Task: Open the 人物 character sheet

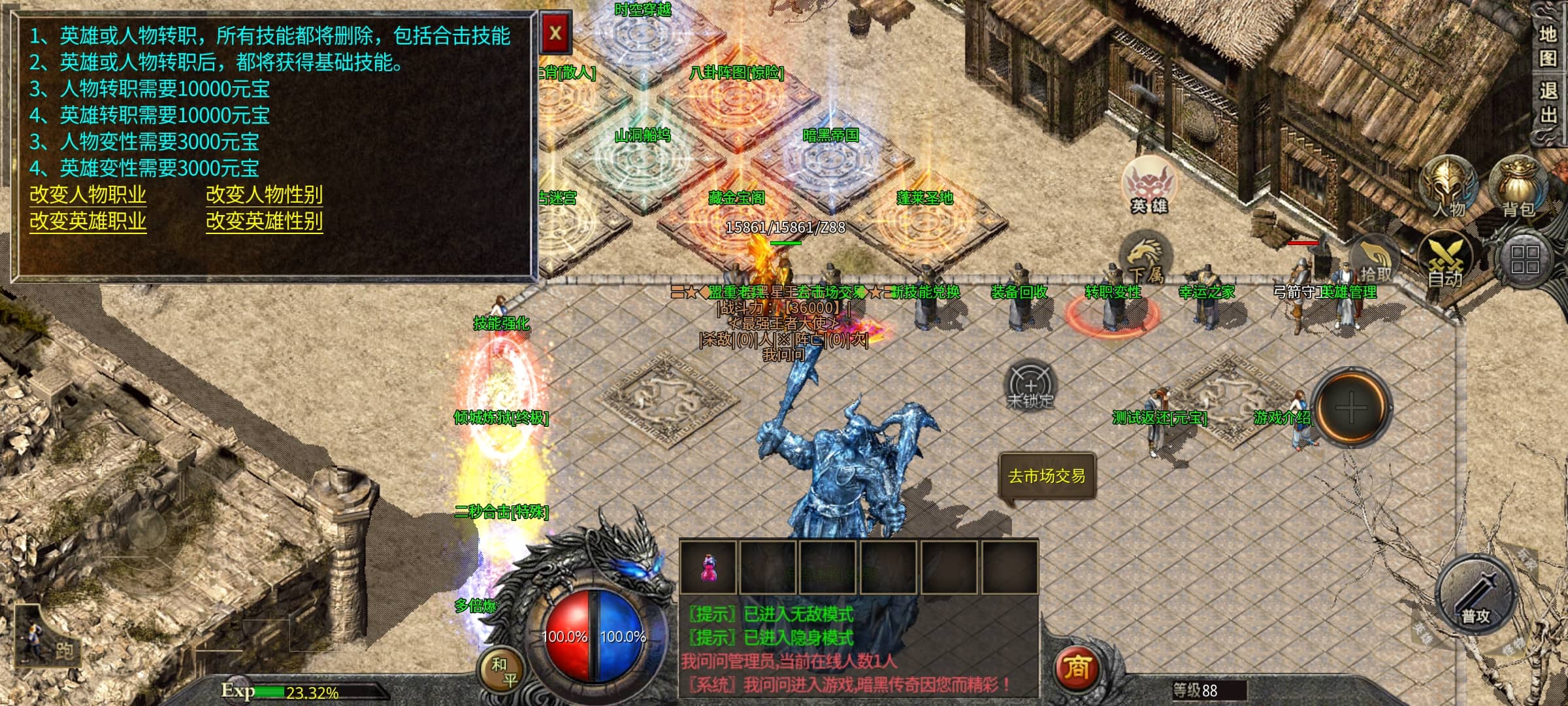Action: (1449, 187)
